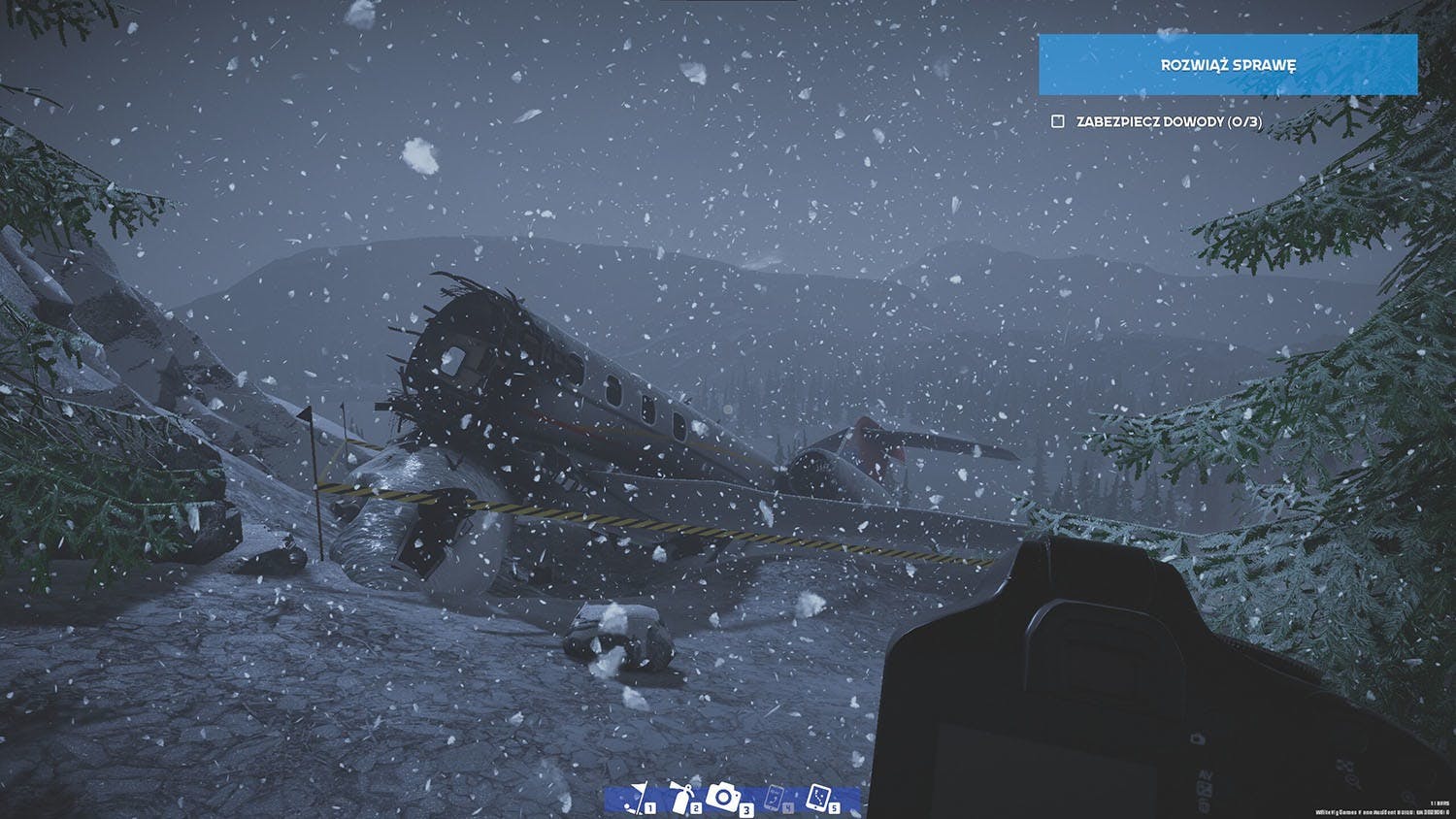Select the flag marker tool
The width and height of the screenshot is (1456, 819).
(637, 799)
